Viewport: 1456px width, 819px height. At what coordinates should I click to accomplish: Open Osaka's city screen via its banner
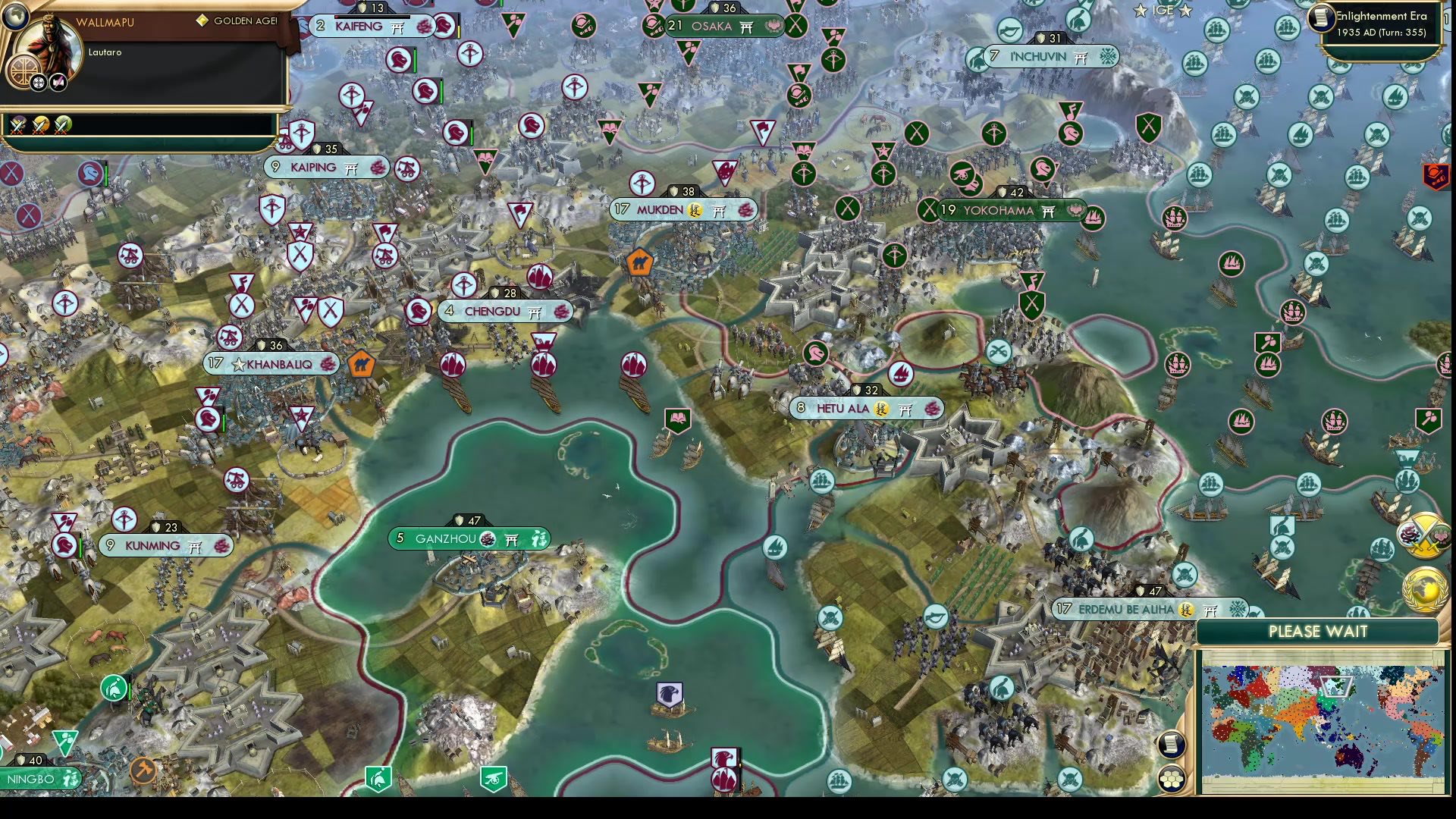click(x=713, y=27)
